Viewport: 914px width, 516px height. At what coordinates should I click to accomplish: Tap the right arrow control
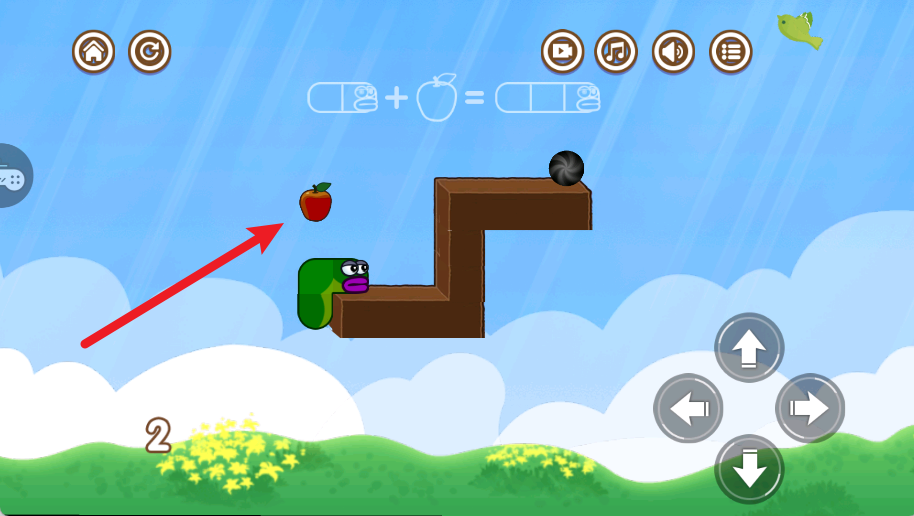tap(810, 408)
